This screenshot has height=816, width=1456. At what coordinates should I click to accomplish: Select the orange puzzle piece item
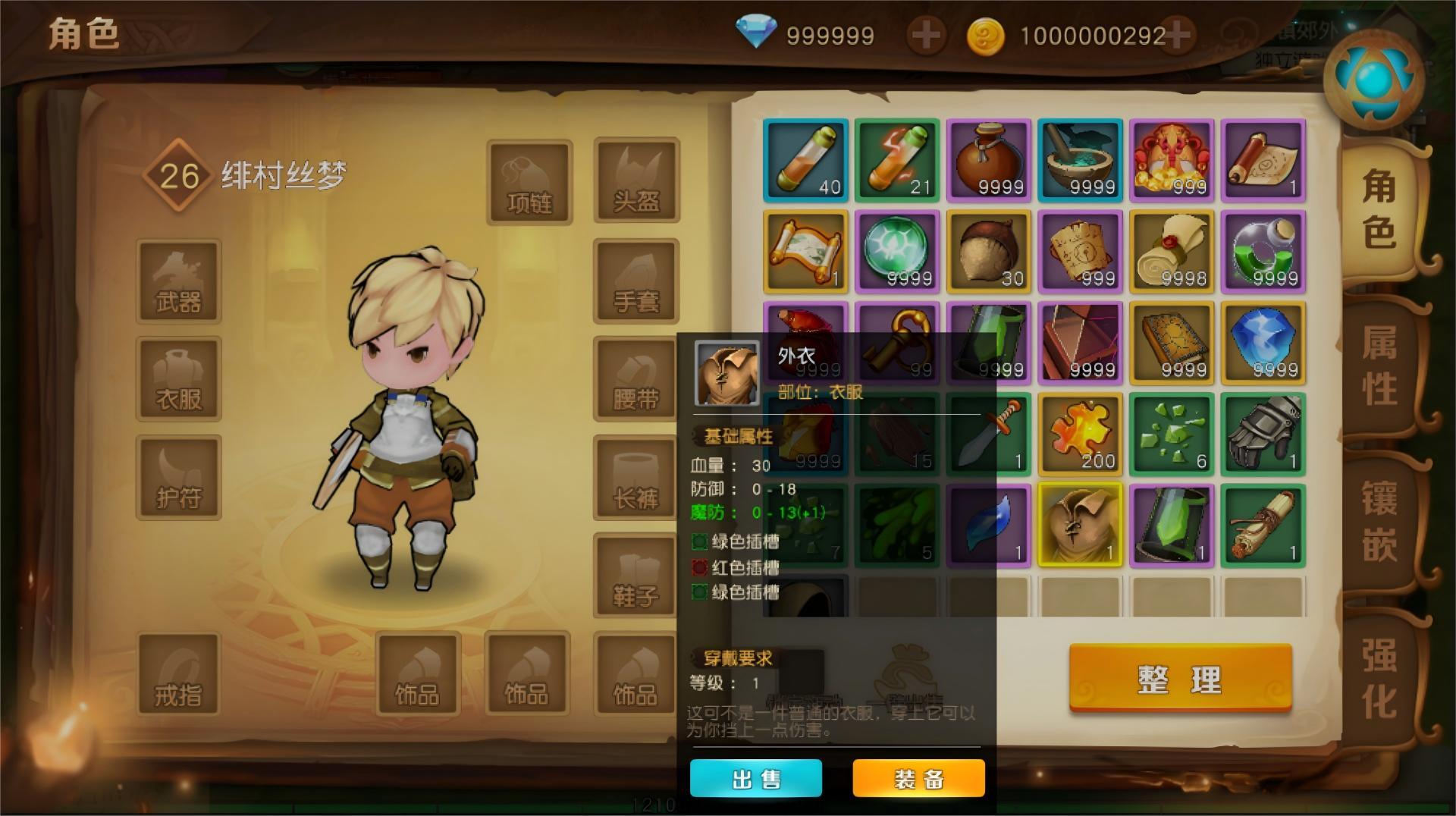[x=1080, y=434]
